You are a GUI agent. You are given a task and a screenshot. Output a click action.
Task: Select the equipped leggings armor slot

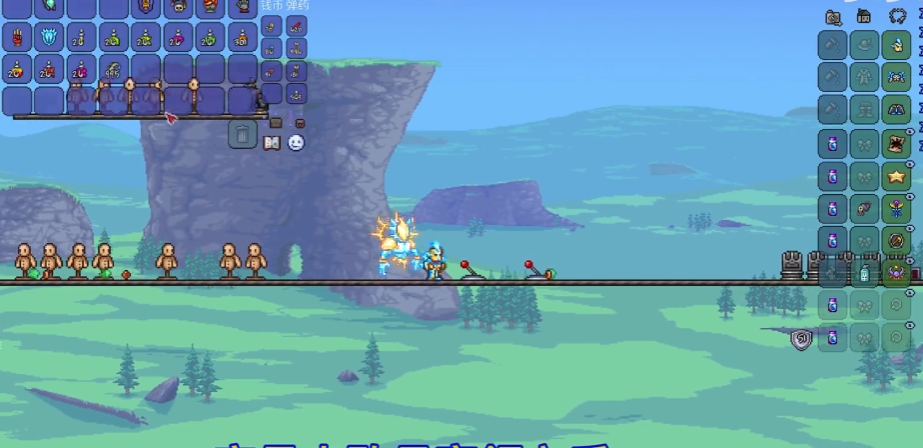point(897,110)
